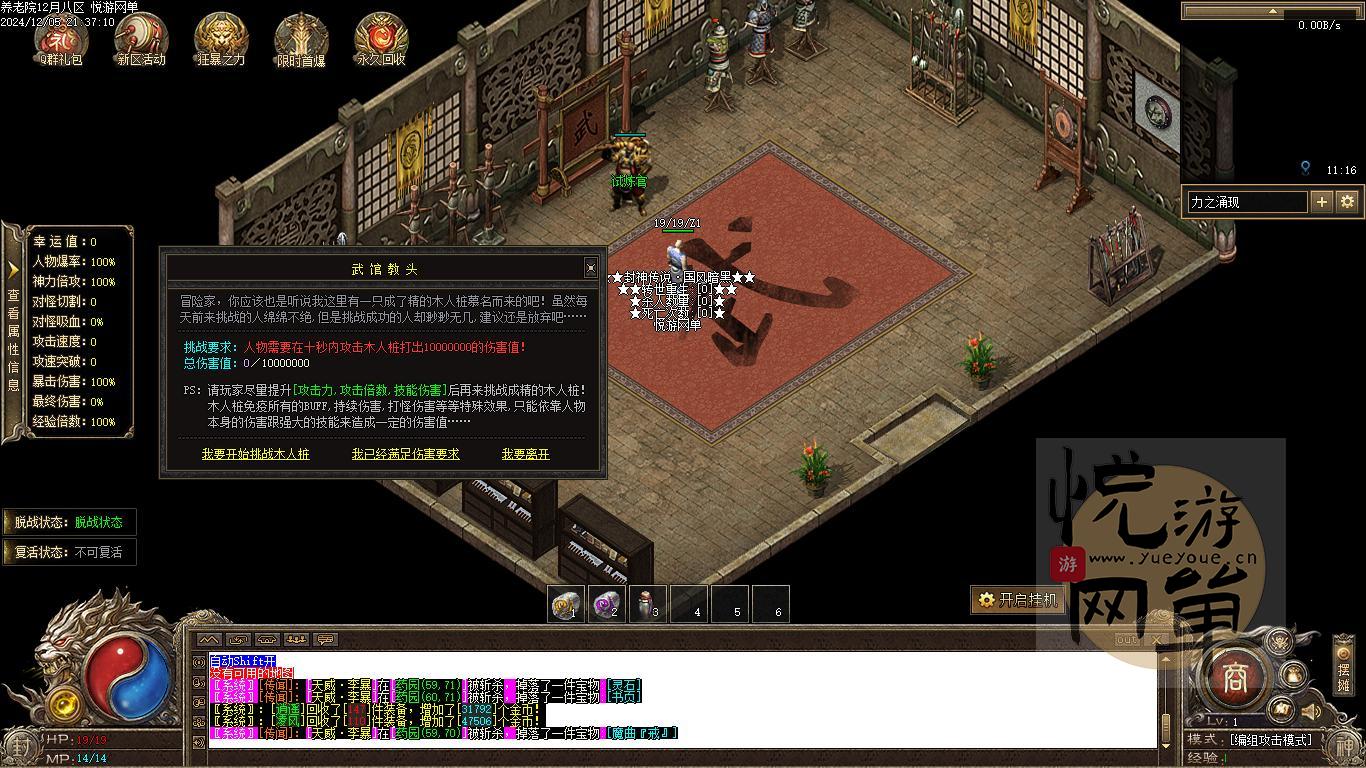Open the 新区活动 drum event icon
The height and width of the screenshot is (768, 1366).
141,38
